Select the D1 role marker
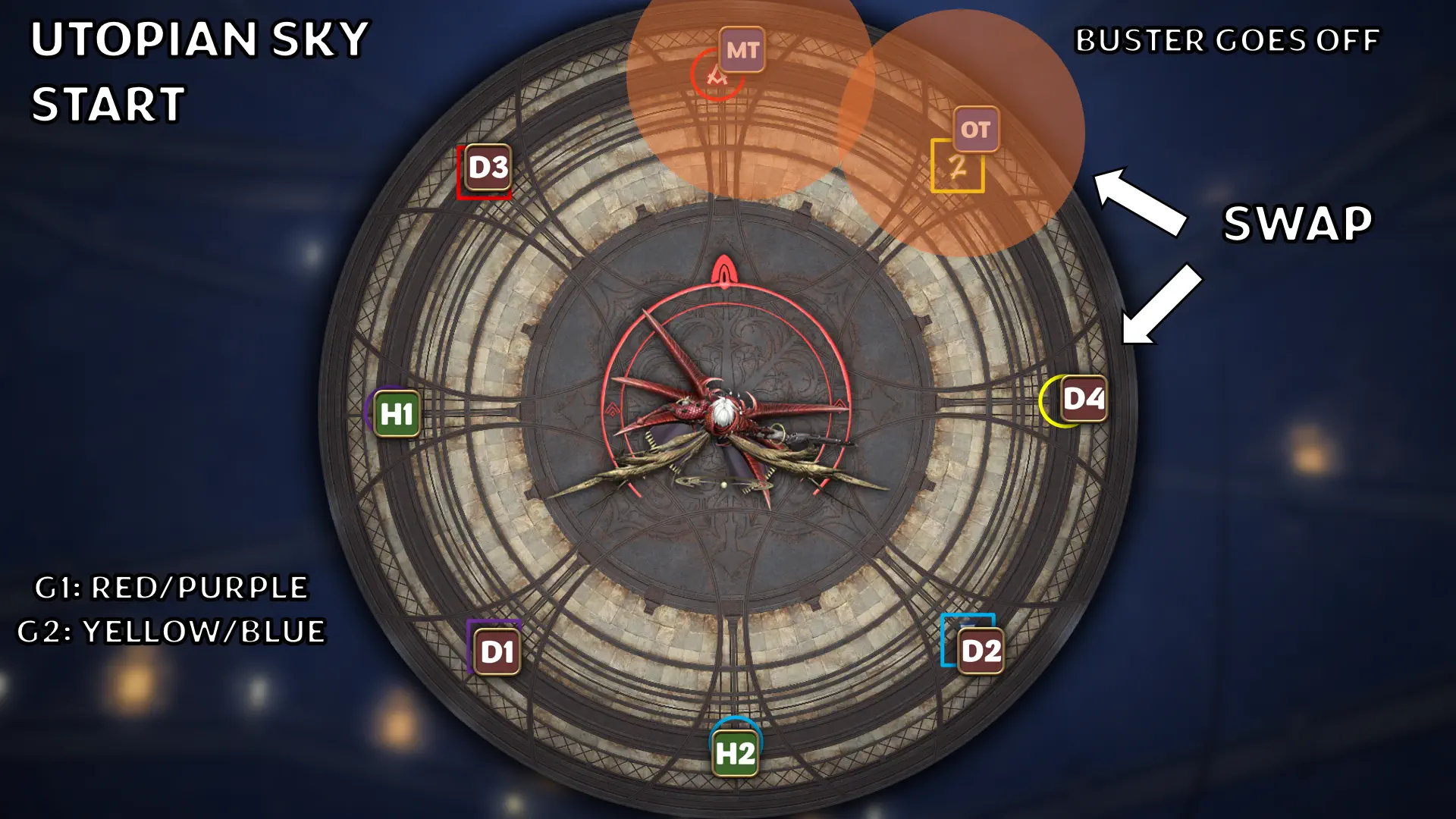 click(x=497, y=651)
